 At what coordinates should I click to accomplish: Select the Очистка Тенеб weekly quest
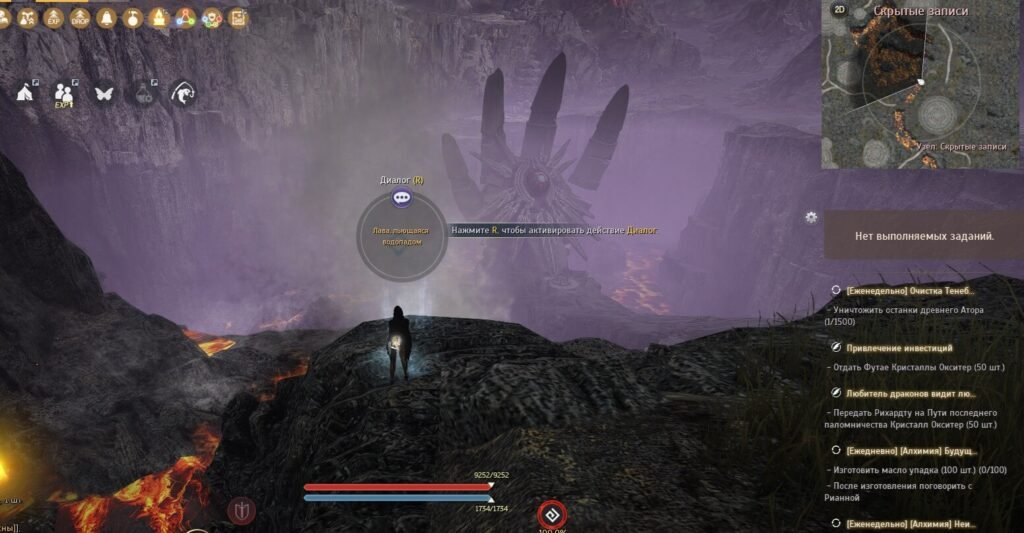click(908, 290)
